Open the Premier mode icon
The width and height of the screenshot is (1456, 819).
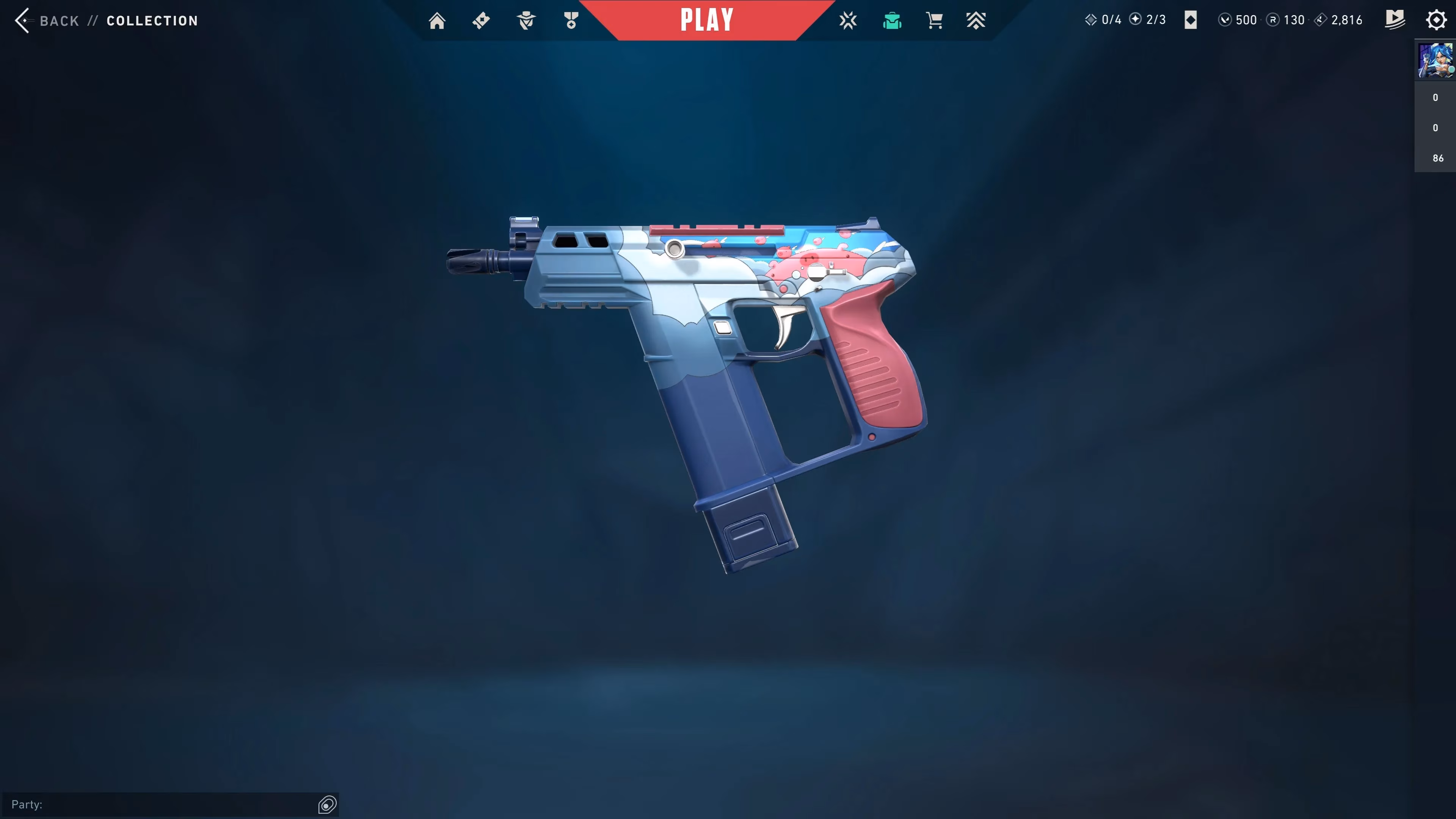977,20
